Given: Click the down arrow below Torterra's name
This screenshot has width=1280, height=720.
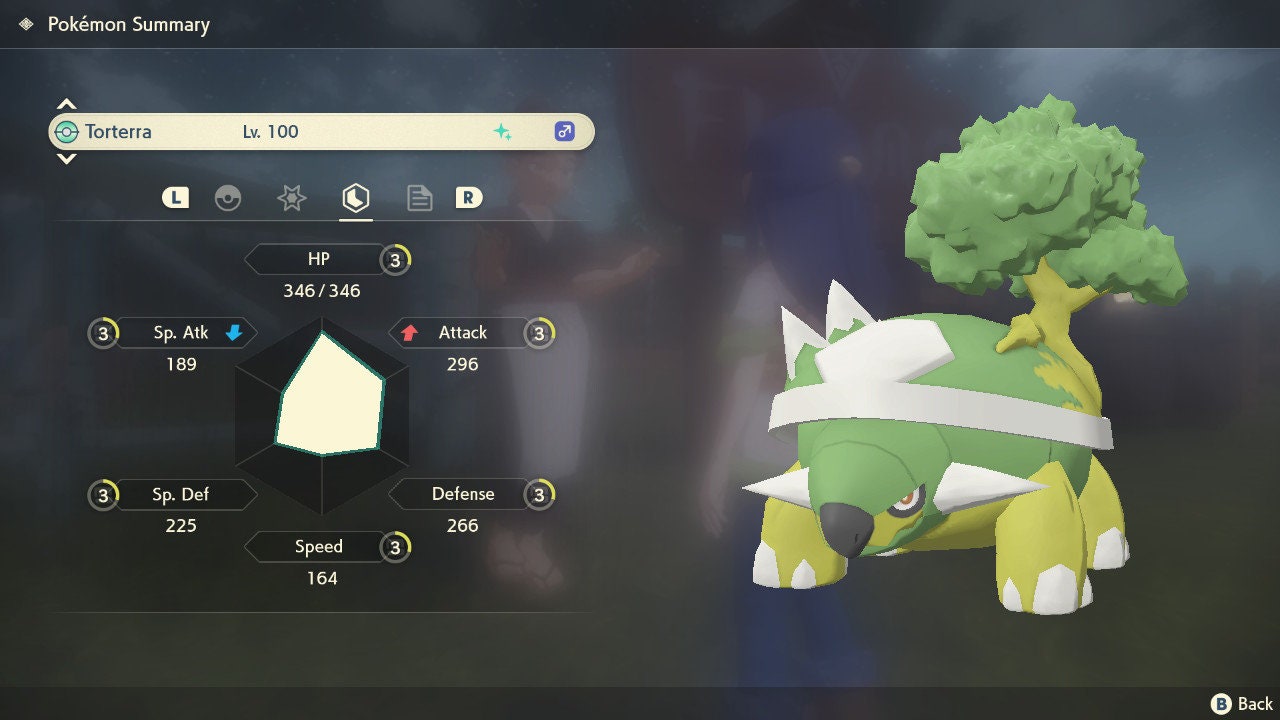Looking at the screenshot, I should coord(66,158).
